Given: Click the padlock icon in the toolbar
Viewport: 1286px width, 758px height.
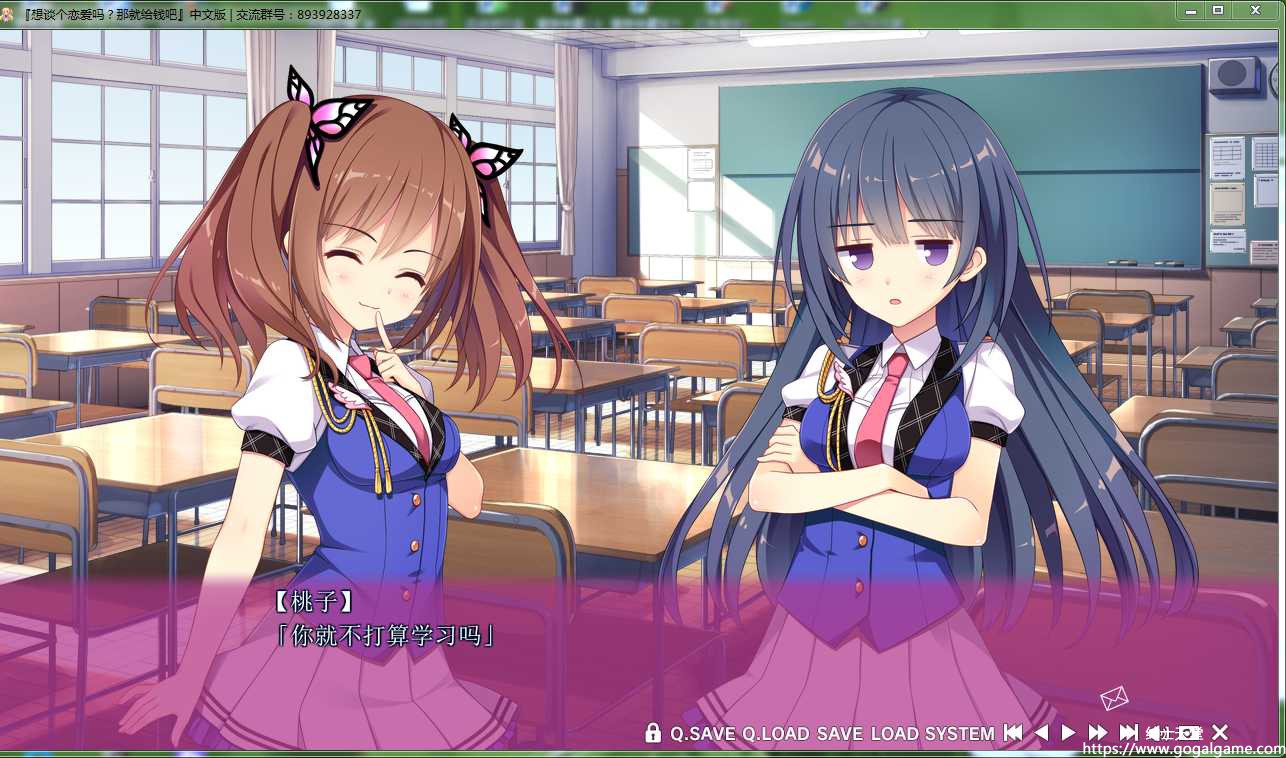Looking at the screenshot, I should 653,733.
